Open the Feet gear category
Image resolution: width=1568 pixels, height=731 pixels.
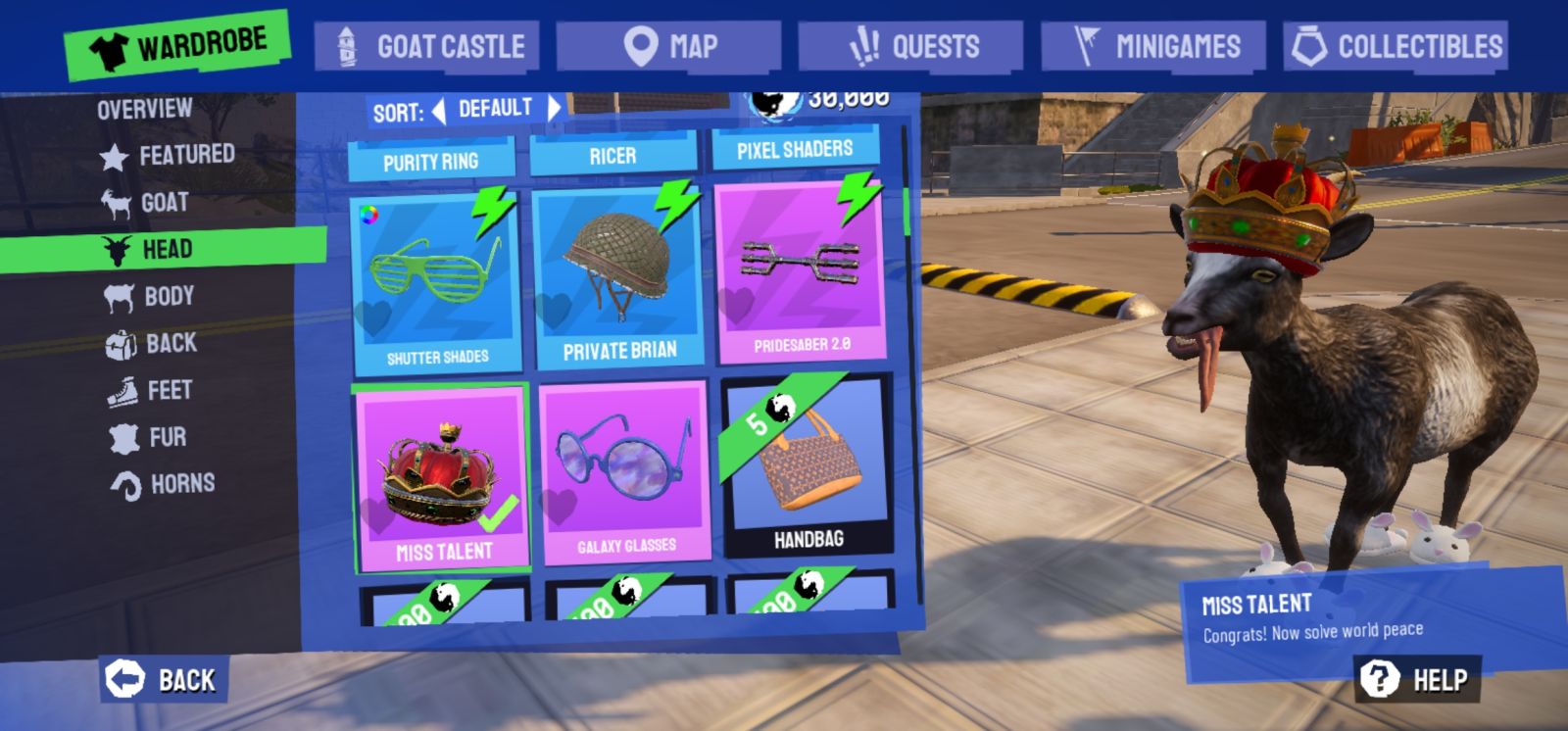[x=150, y=390]
